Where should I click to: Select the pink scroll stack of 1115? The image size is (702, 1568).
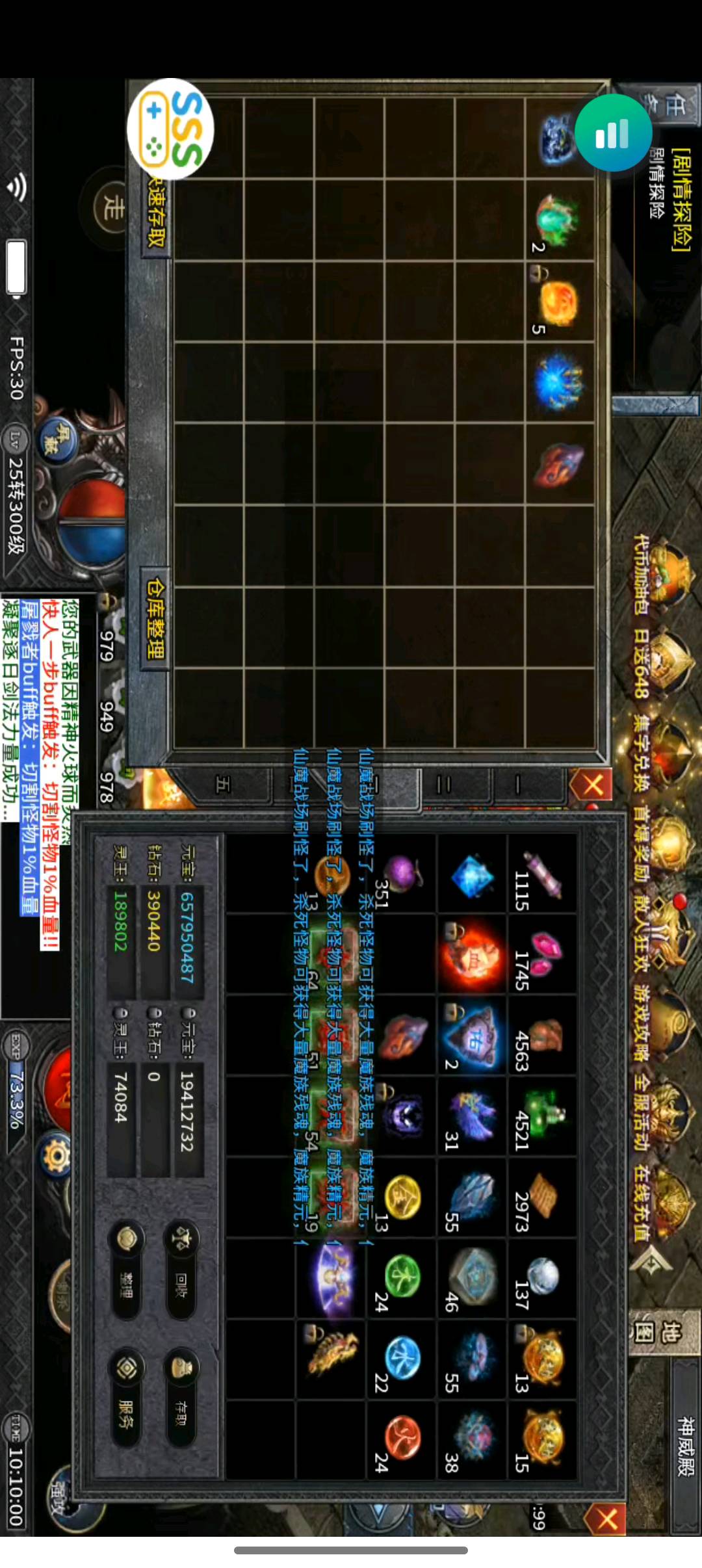tap(541, 874)
